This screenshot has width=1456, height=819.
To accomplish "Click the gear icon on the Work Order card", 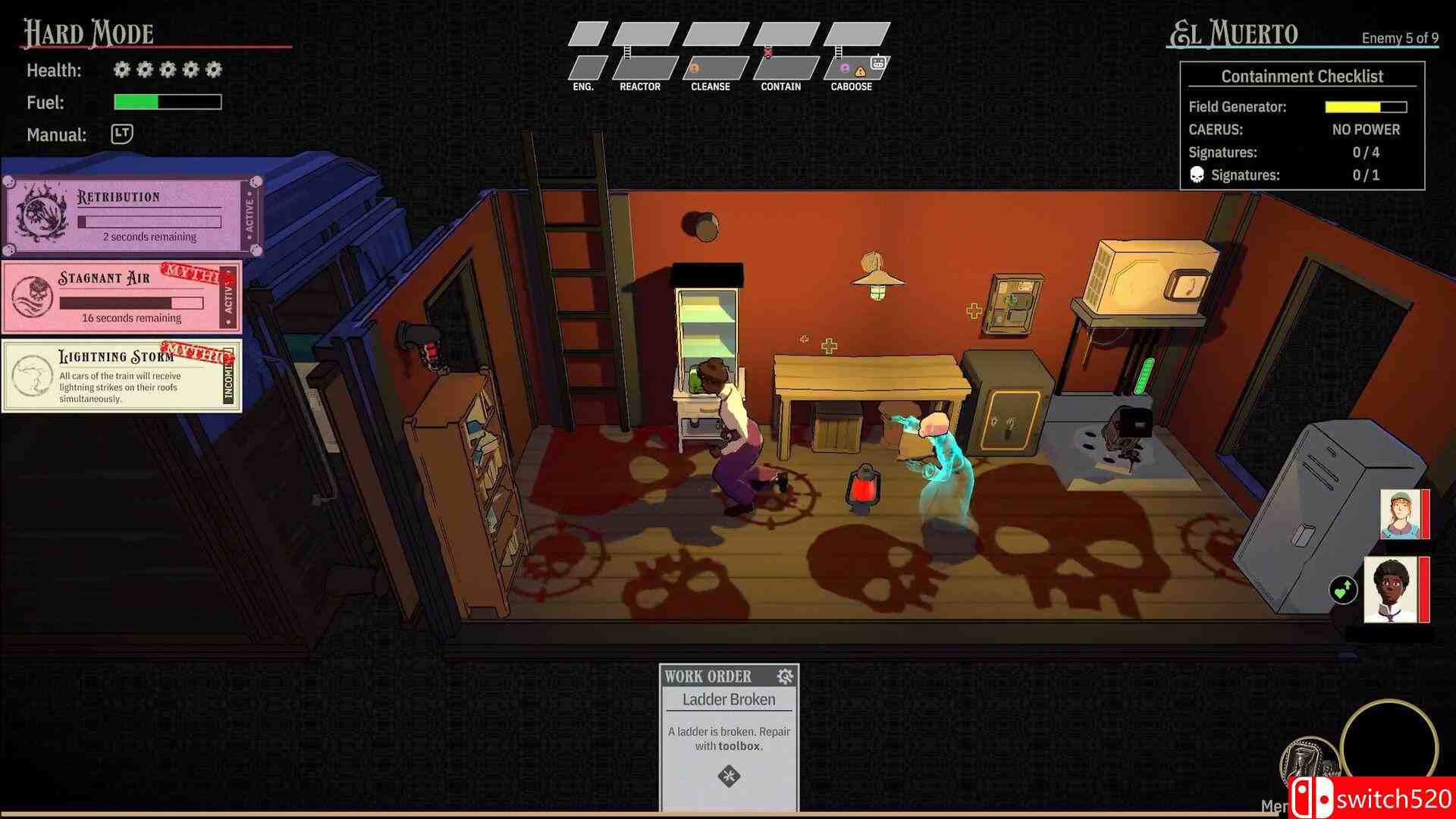I will tap(786, 676).
